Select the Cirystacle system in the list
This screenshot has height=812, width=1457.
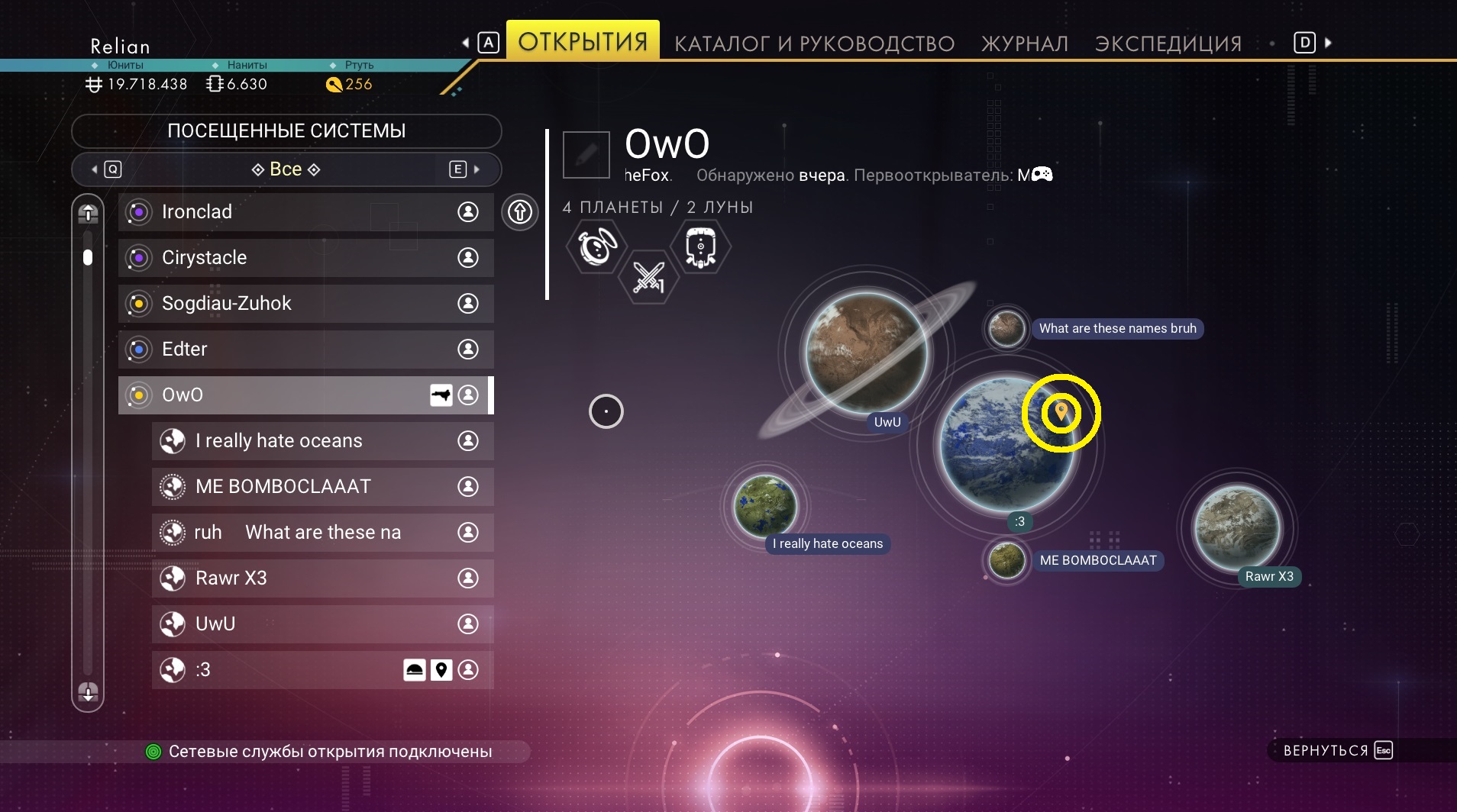pos(305,258)
